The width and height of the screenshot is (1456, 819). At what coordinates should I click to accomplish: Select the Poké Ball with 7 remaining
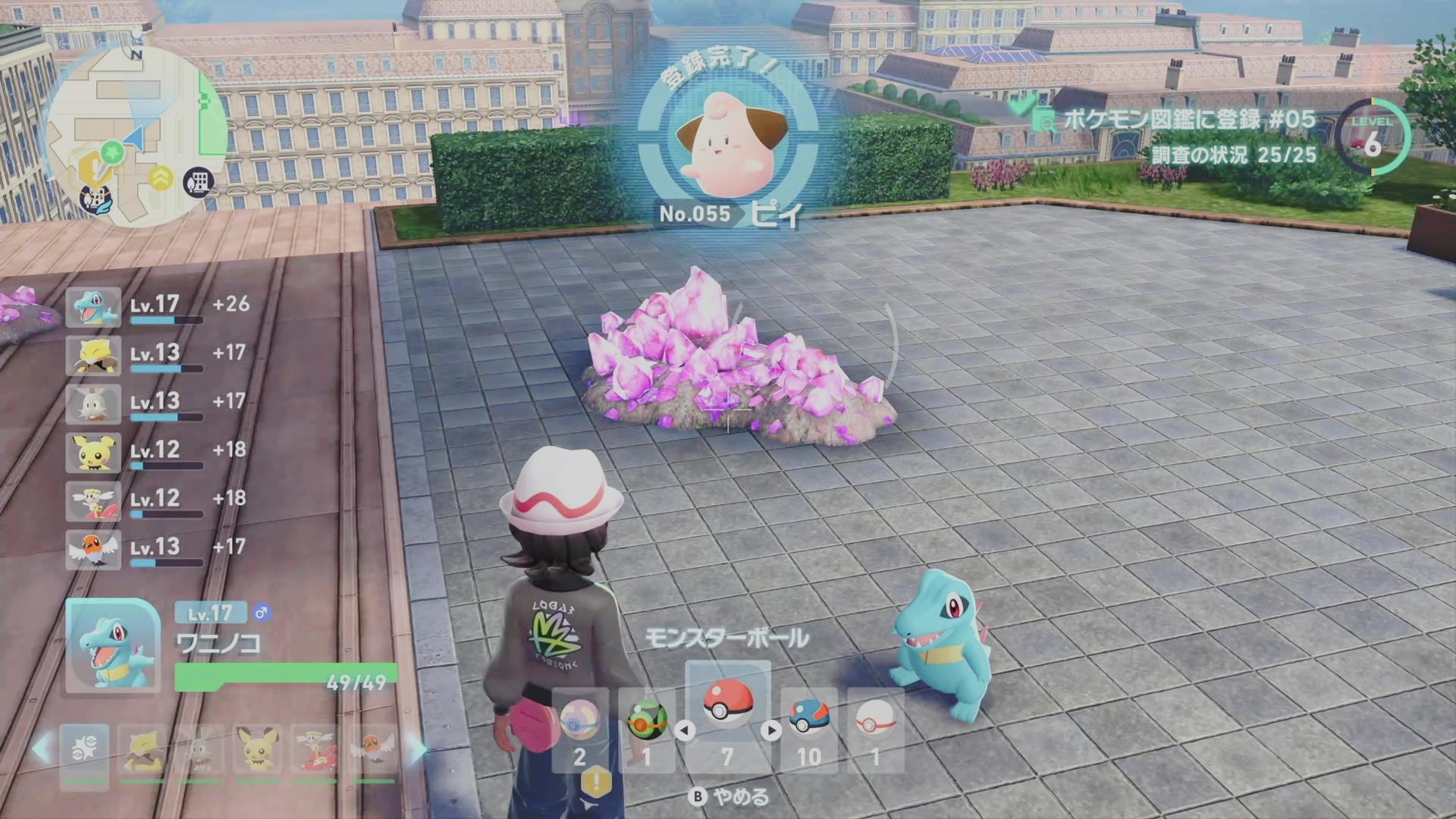(x=727, y=706)
